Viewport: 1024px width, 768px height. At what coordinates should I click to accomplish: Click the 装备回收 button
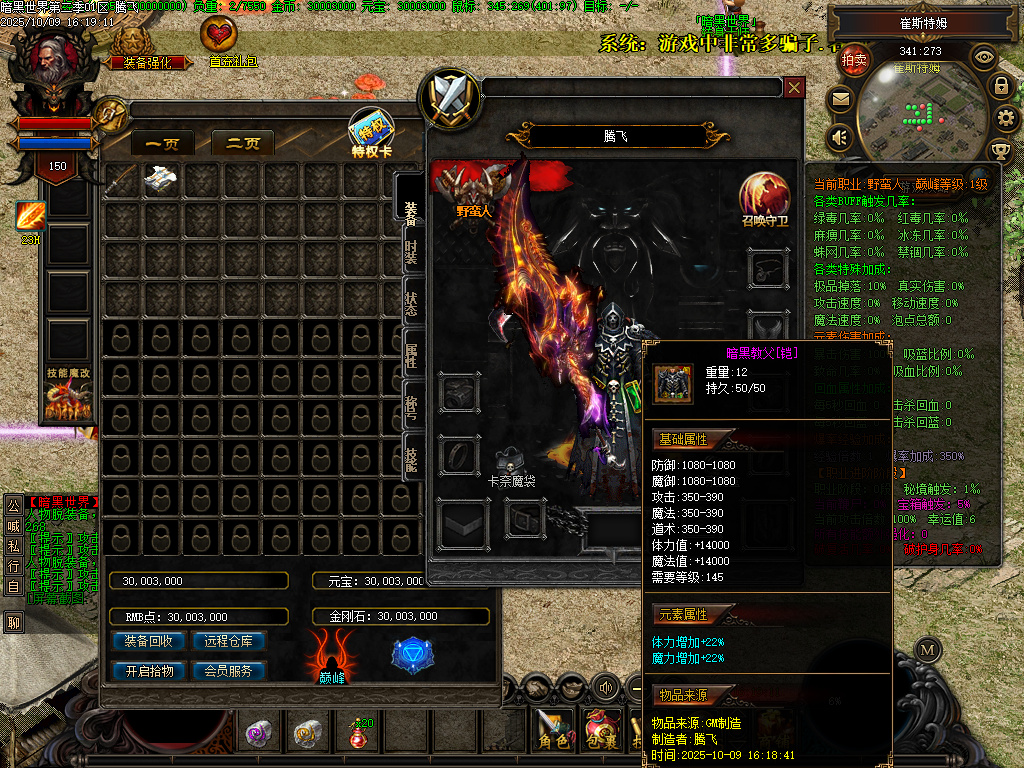[x=148, y=641]
